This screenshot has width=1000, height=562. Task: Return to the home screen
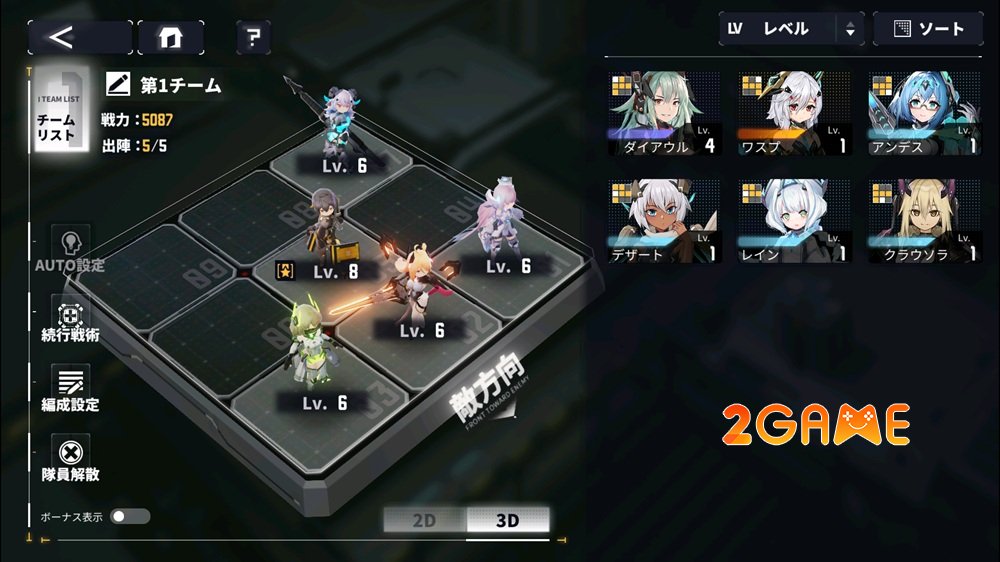170,37
